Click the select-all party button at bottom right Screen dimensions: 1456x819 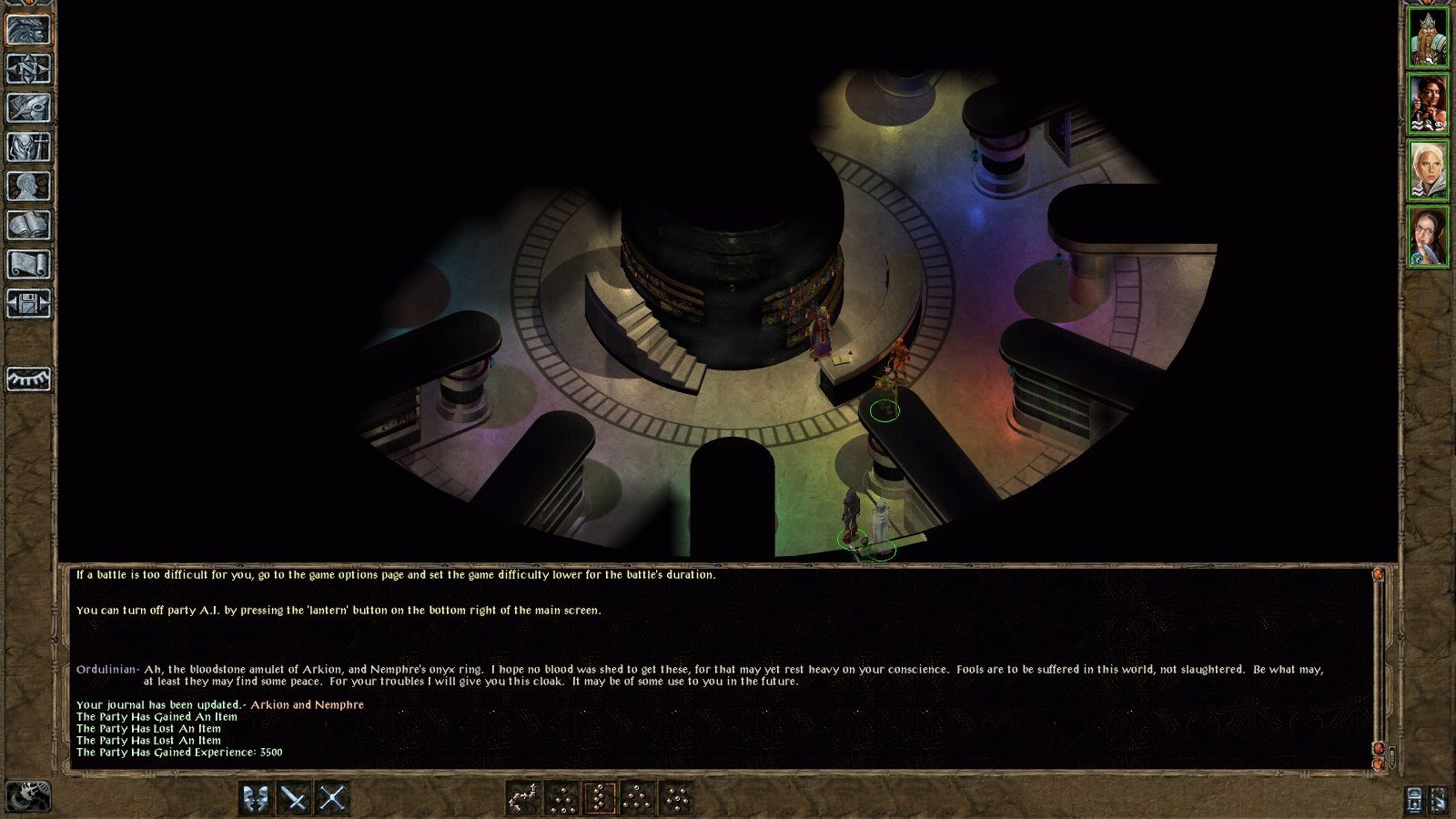coord(1440,801)
